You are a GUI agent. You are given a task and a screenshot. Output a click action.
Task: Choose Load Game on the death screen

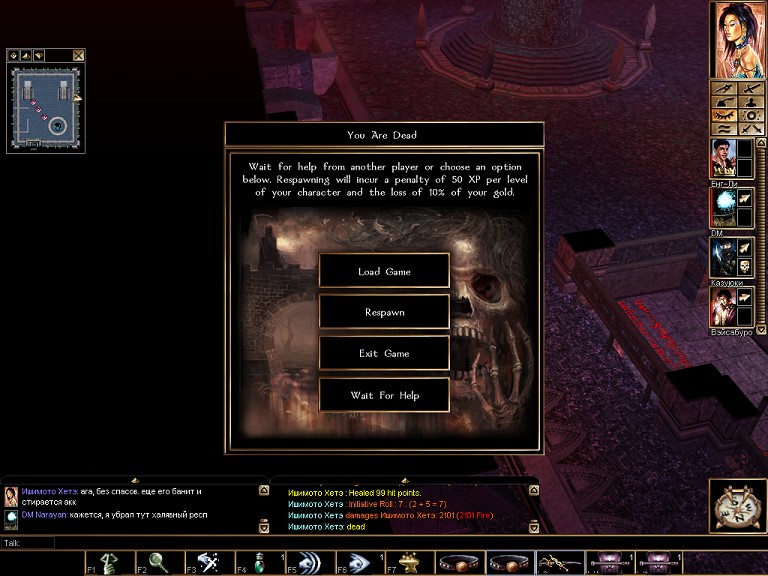pyautogui.click(x=384, y=271)
